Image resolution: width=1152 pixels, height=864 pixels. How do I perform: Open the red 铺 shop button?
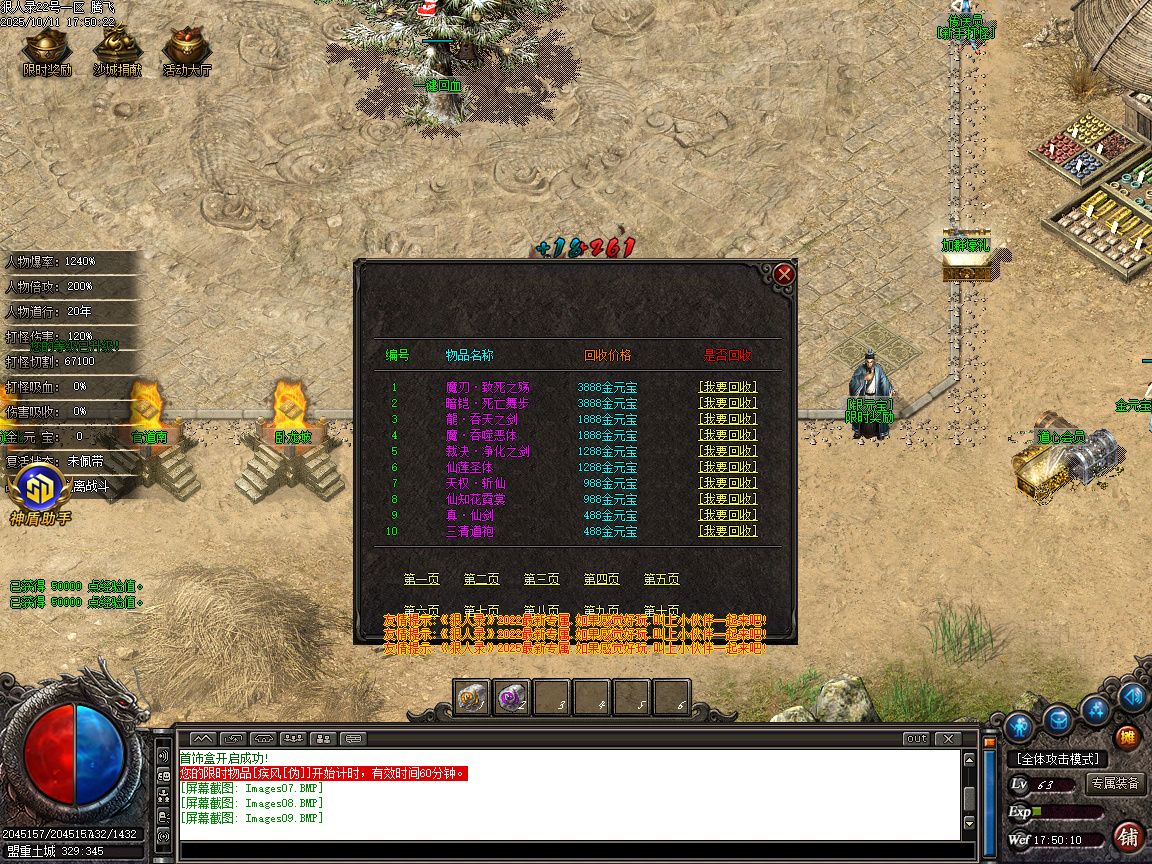tap(1128, 836)
